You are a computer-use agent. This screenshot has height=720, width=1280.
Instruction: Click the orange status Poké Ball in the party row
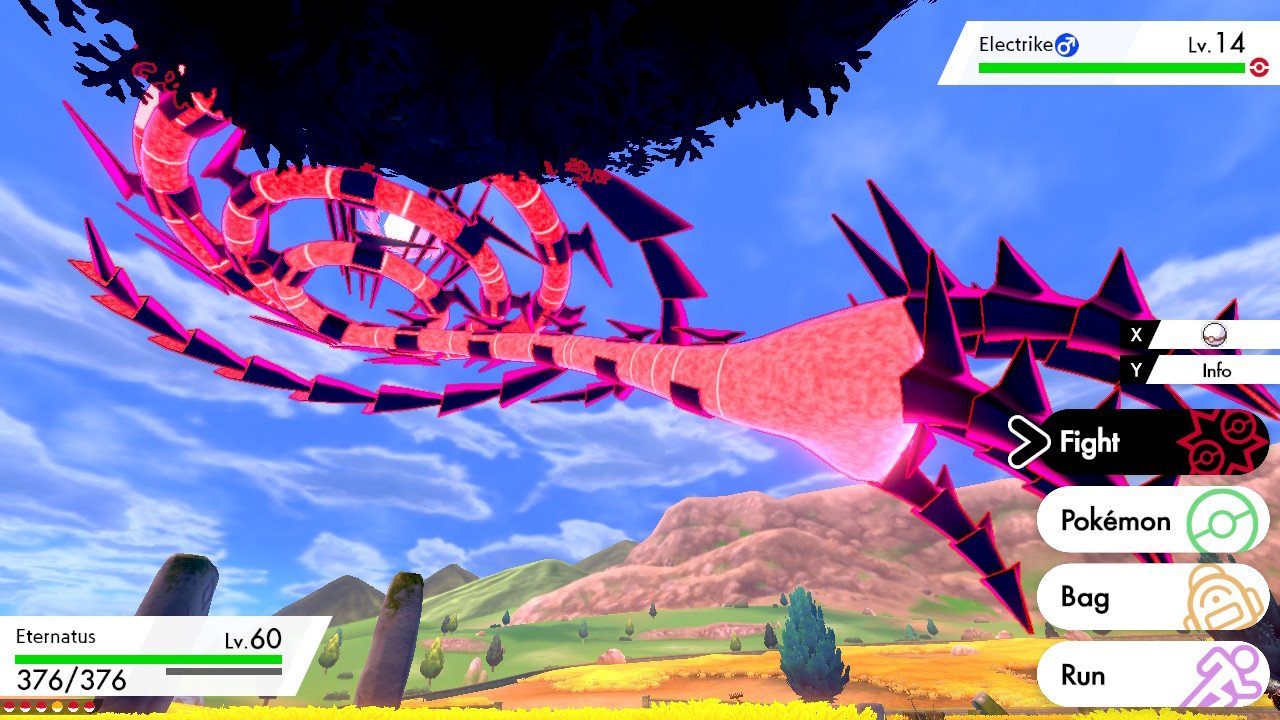coord(58,706)
